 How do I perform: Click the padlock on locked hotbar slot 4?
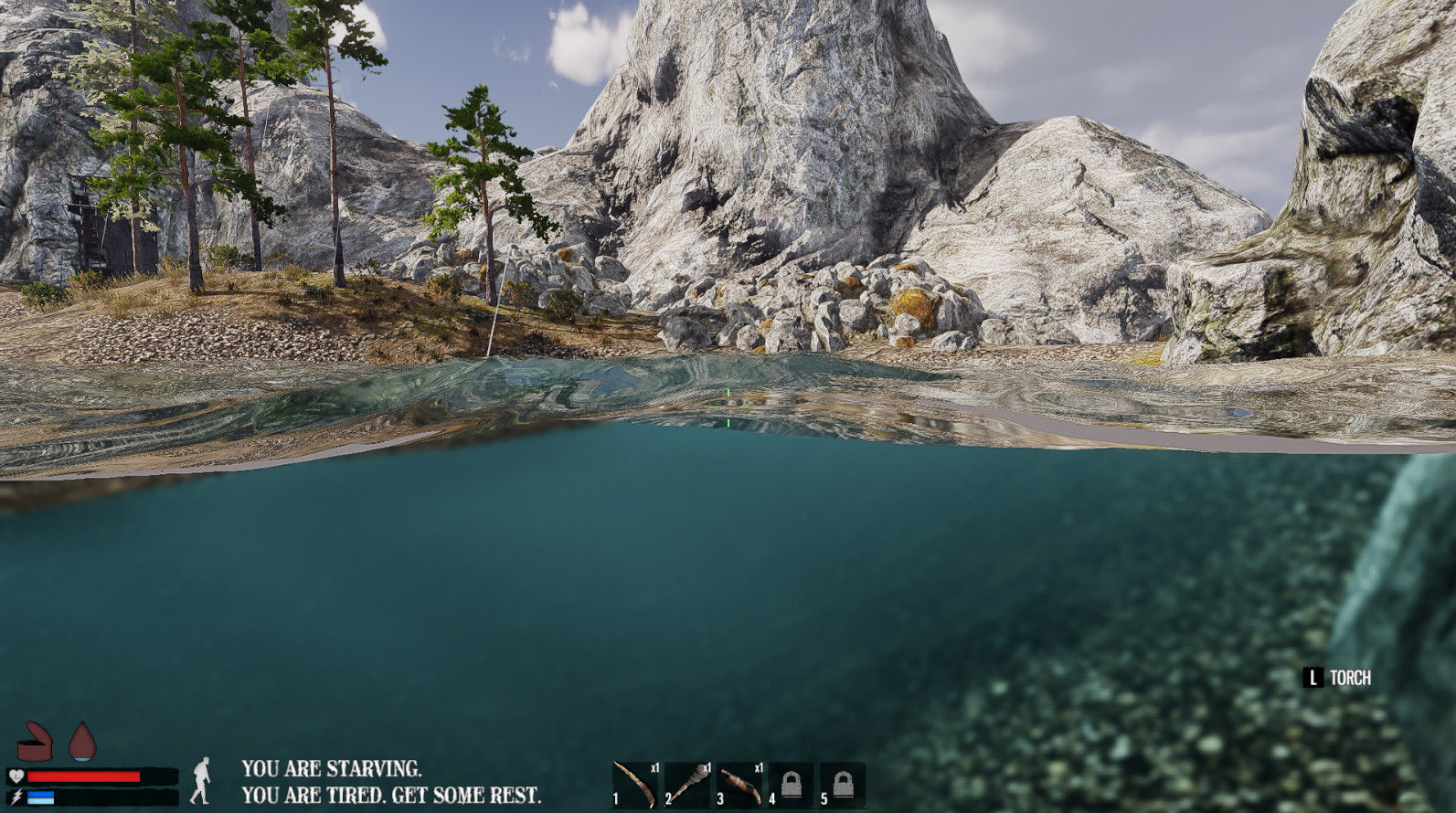(x=792, y=782)
